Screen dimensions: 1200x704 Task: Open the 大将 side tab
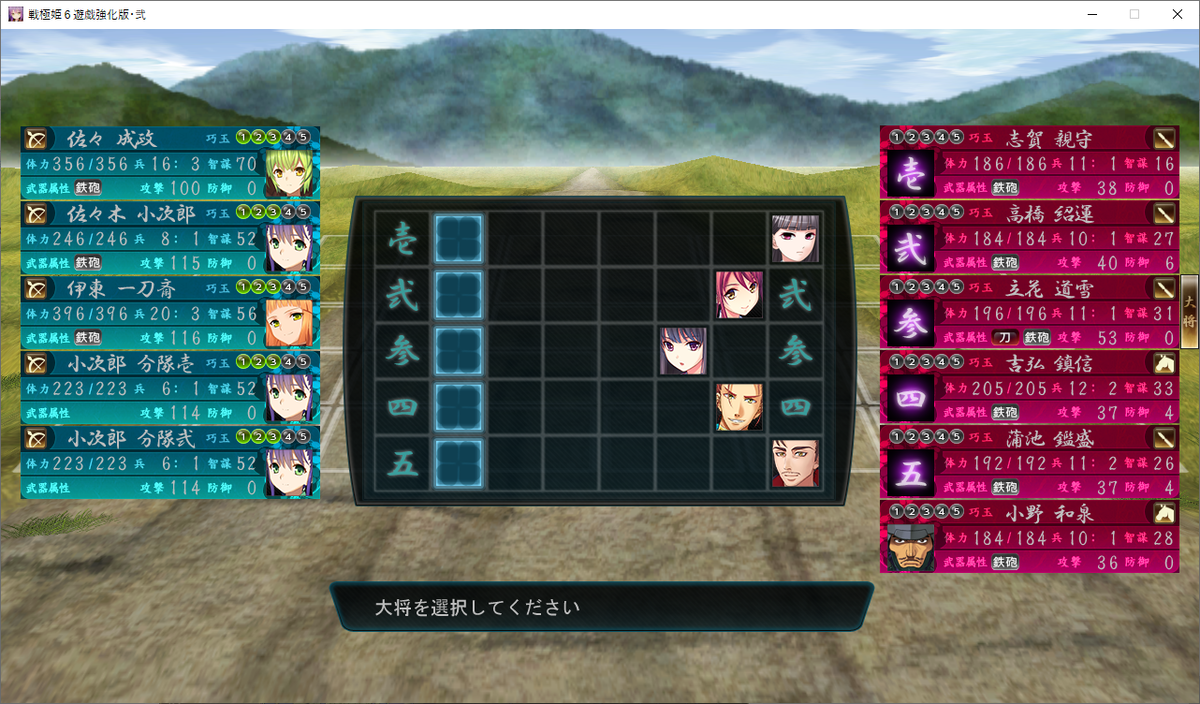pos(1189,312)
